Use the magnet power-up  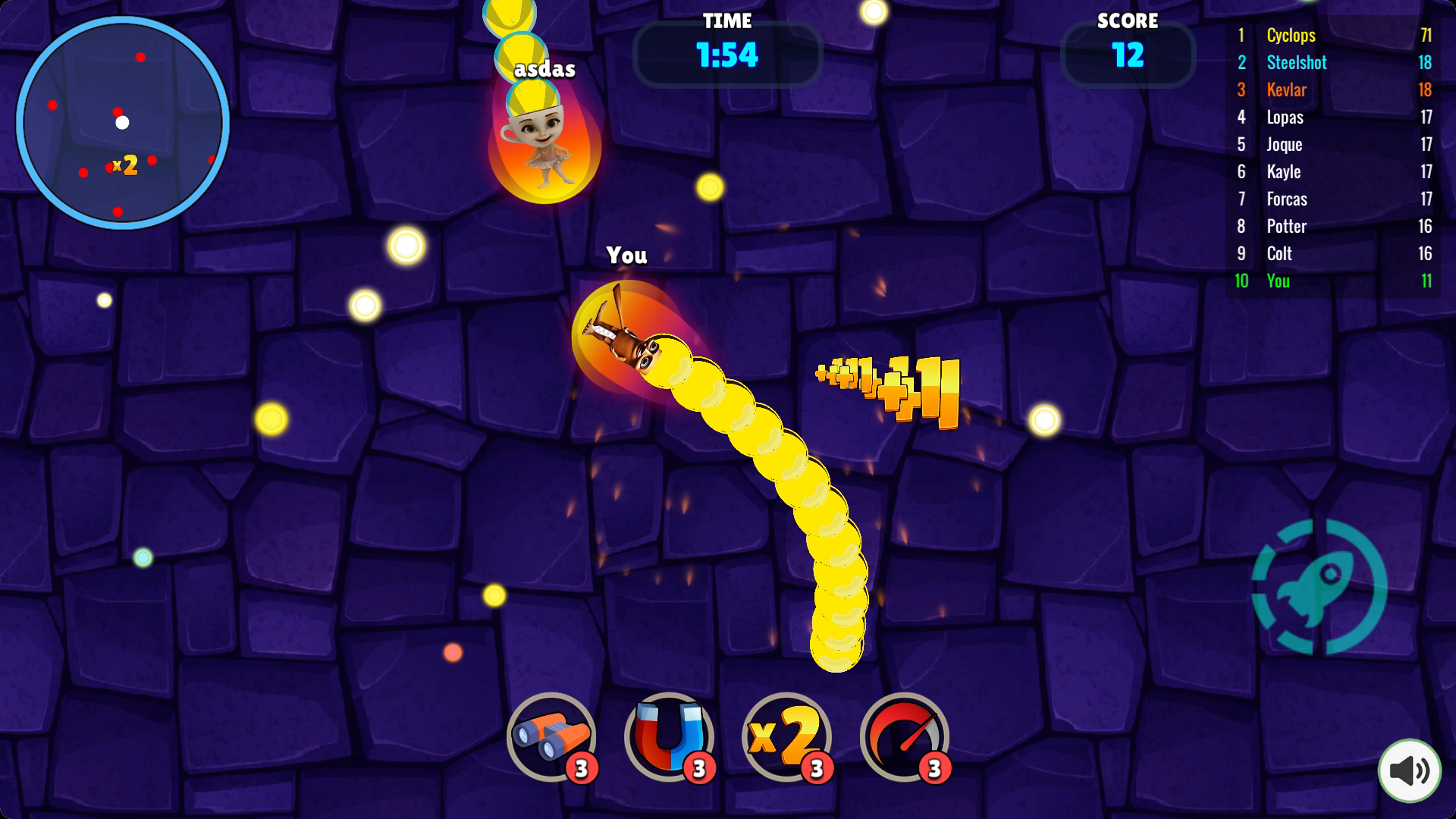pos(669,736)
